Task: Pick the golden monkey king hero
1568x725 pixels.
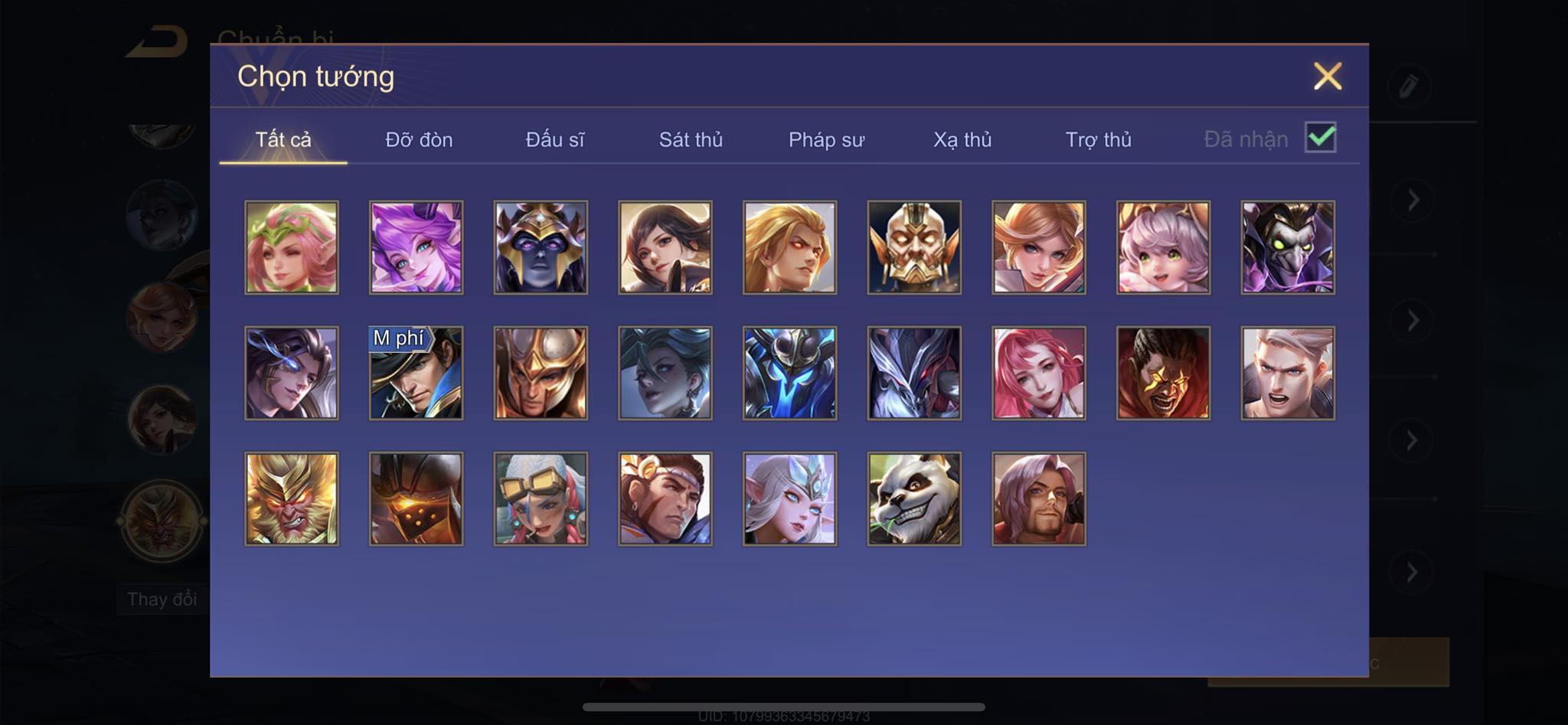Action: click(292, 499)
